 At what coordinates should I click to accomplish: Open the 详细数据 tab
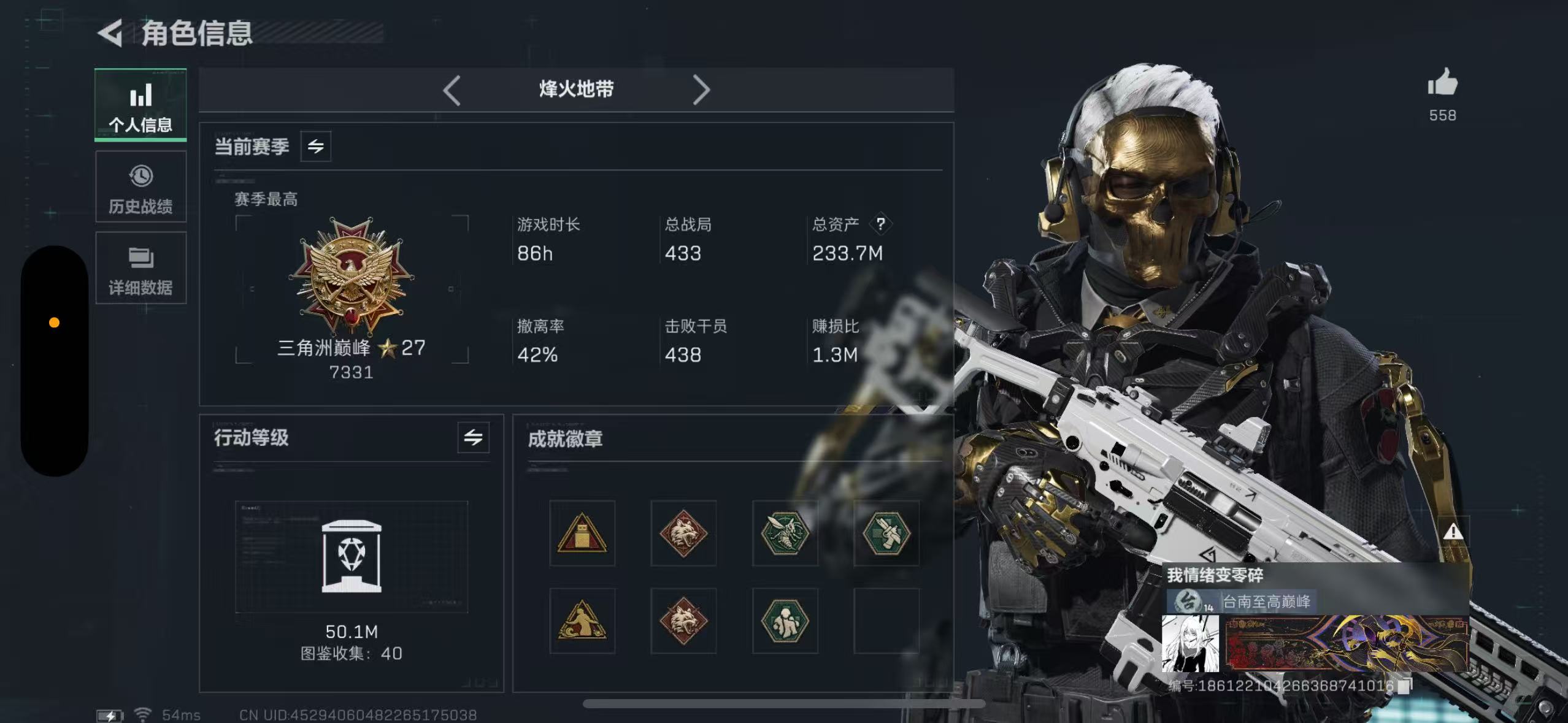140,269
